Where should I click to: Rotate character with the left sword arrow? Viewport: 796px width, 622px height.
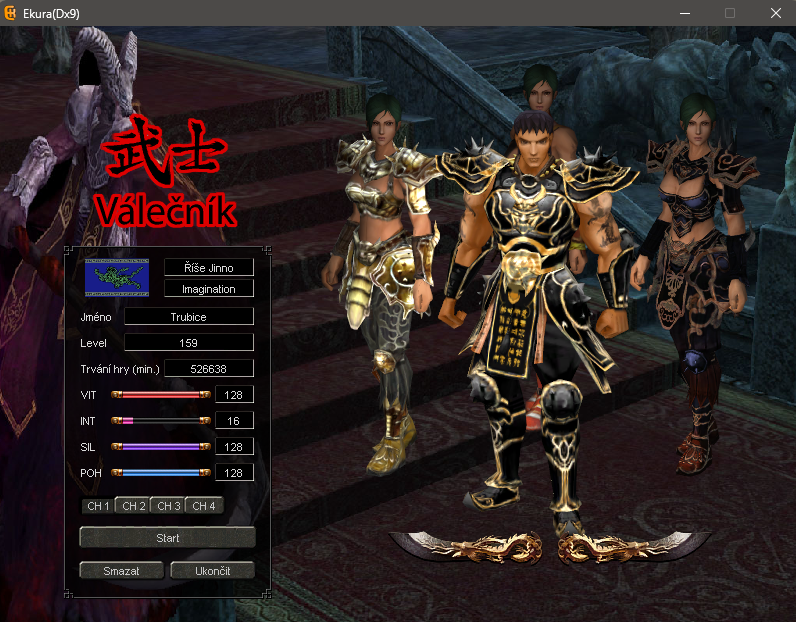click(x=465, y=546)
